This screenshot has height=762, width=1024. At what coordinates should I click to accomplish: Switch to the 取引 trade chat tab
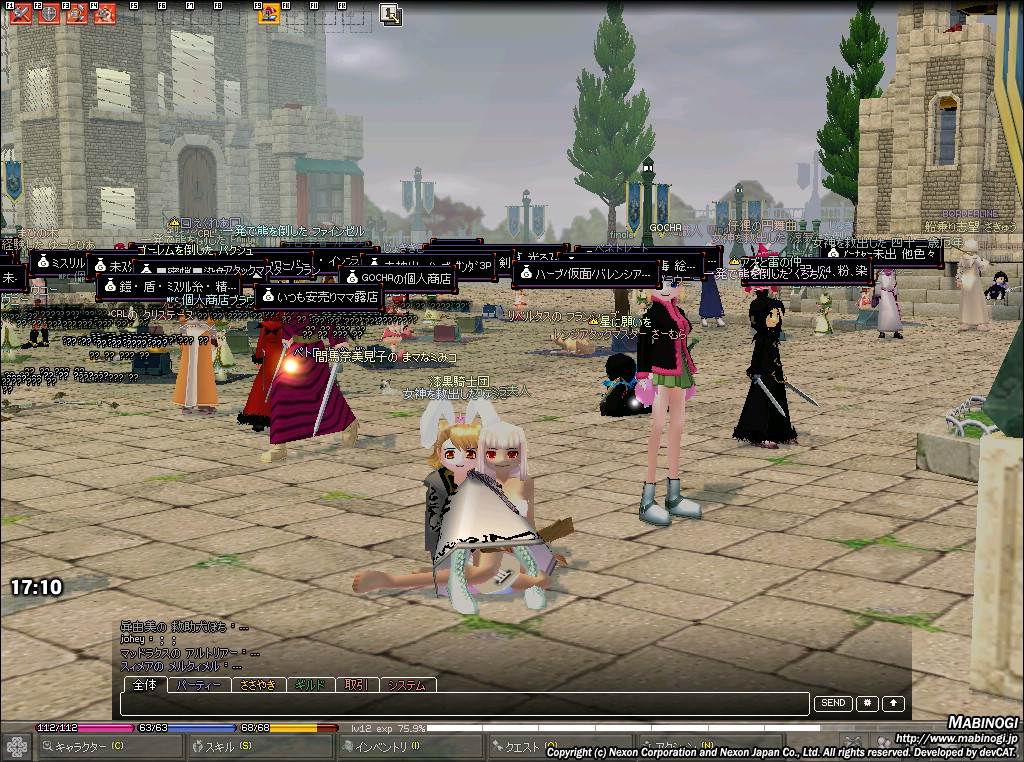(x=357, y=685)
